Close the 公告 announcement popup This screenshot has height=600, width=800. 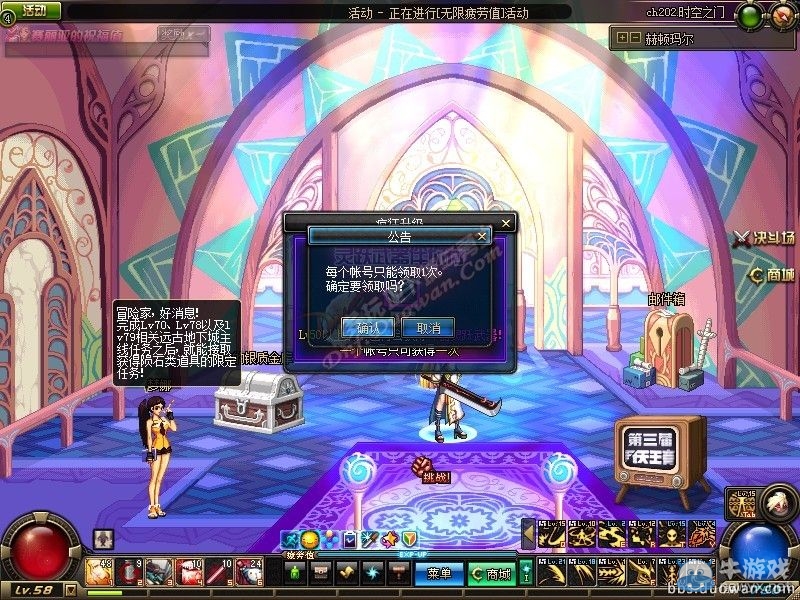coord(482,236)
